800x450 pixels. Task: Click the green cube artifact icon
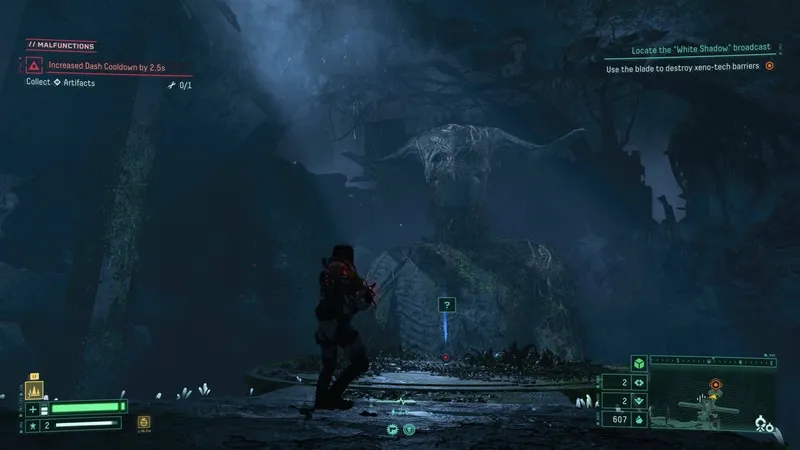638,362
